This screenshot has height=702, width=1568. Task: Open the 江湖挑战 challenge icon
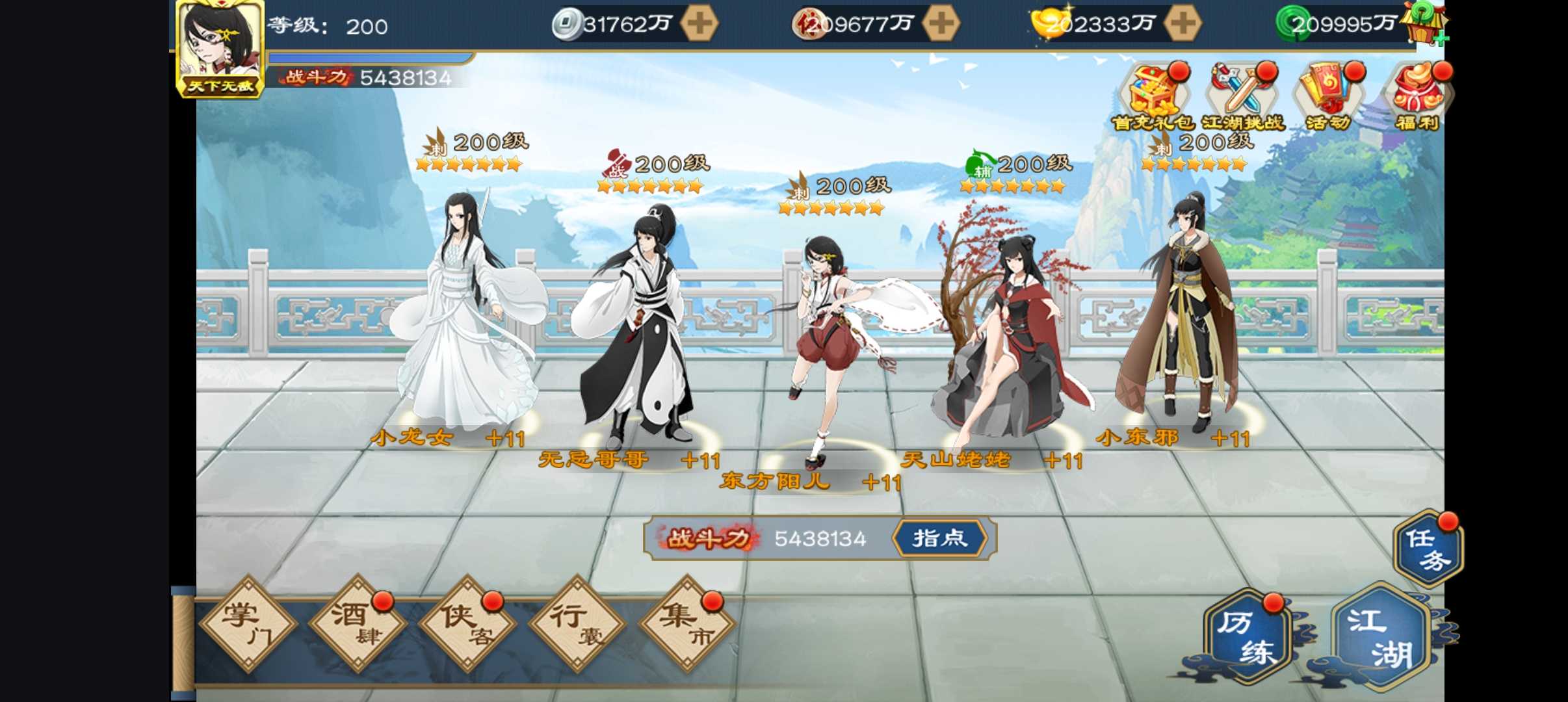click(1242, 97)
